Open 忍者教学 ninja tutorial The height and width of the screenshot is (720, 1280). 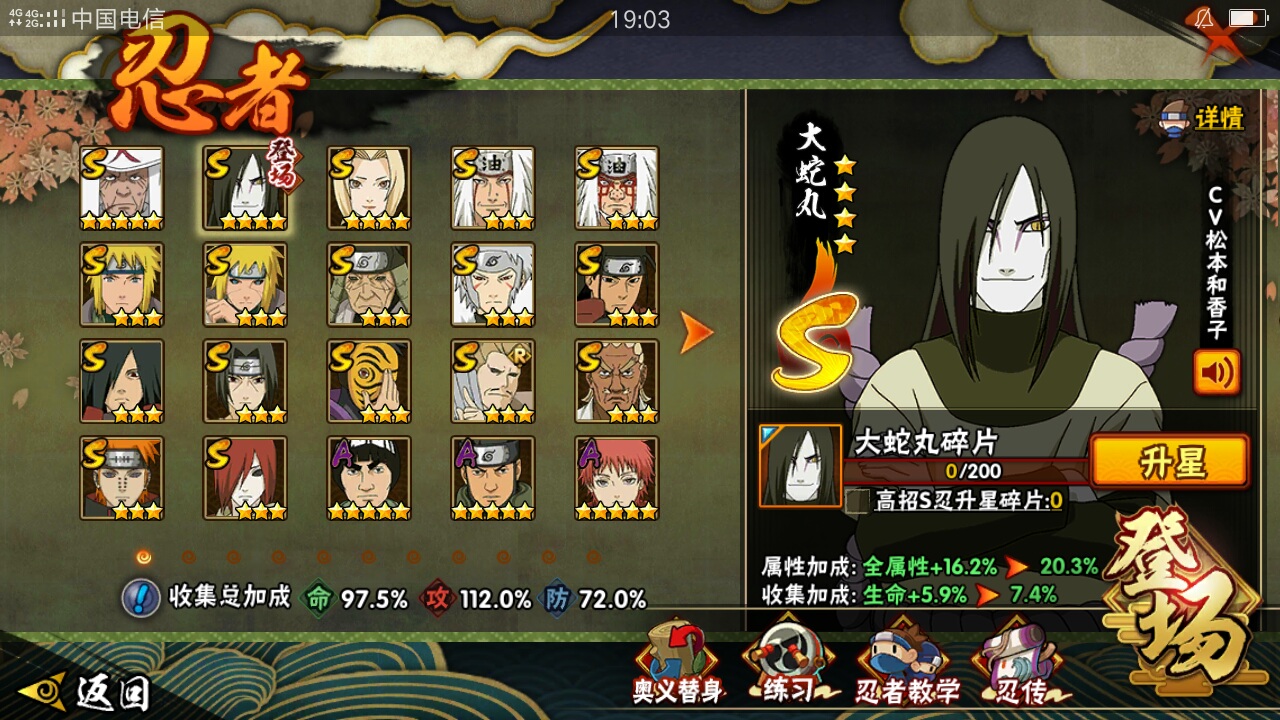906,666
